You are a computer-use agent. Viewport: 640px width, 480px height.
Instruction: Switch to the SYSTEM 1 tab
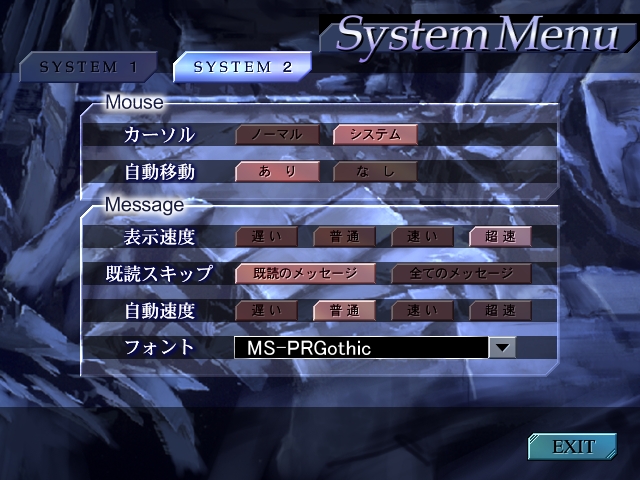pyautogui.click(x=87, y=67)
